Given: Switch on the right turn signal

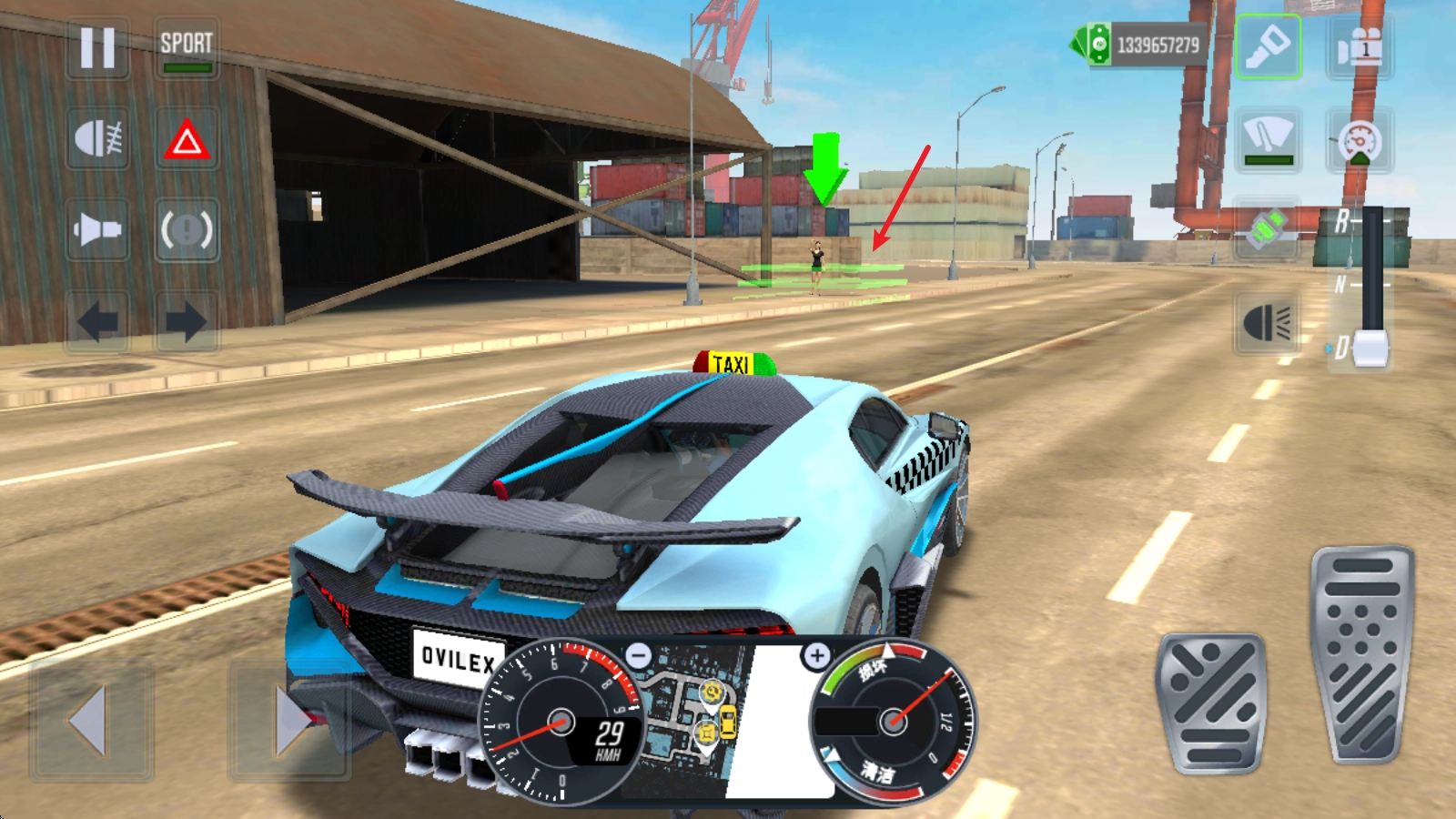Looking at the screenshot, I should click(x=187, y=321).
